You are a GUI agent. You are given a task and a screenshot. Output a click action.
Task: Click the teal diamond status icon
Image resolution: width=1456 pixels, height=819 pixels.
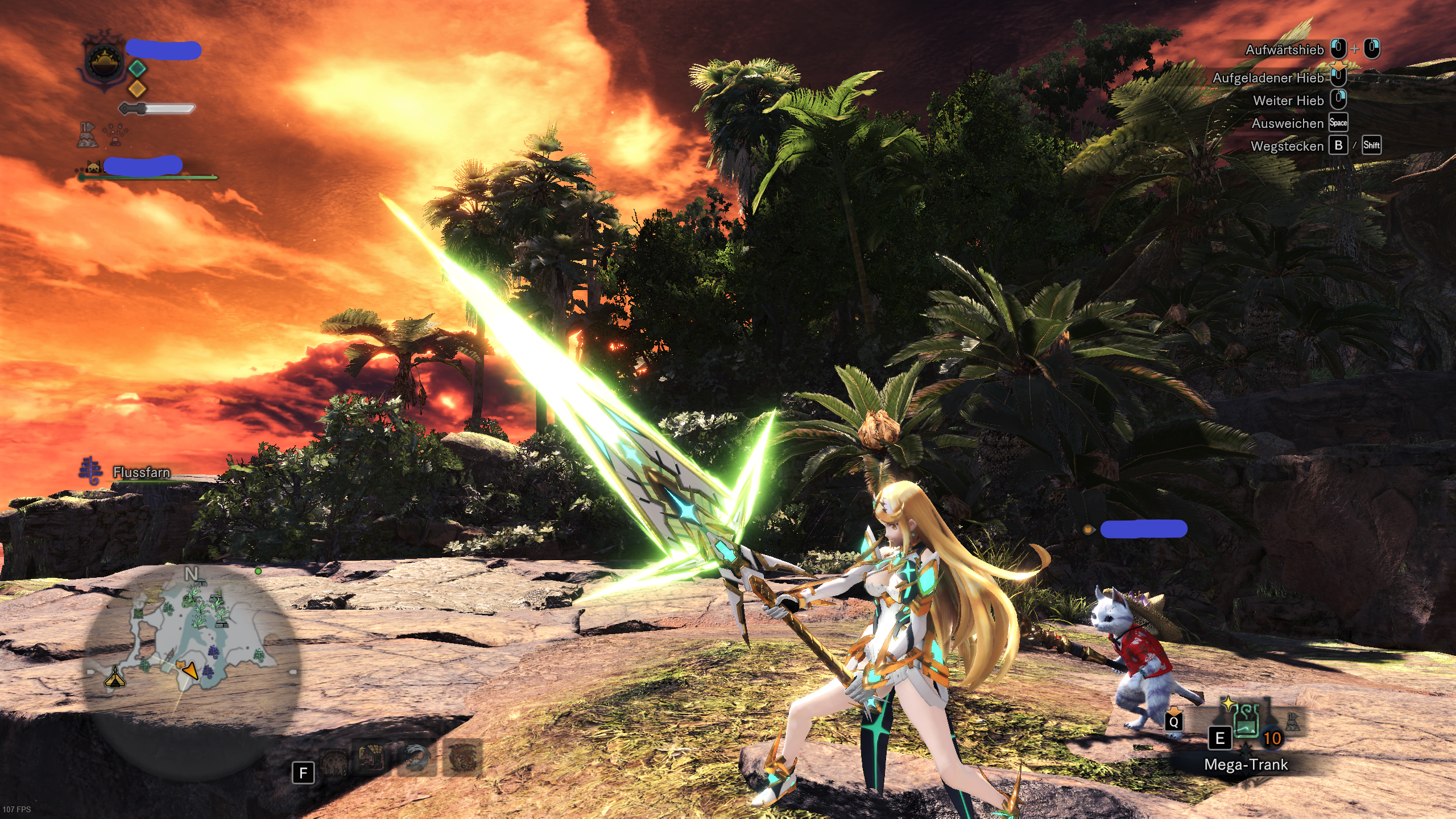click(137, 68)
